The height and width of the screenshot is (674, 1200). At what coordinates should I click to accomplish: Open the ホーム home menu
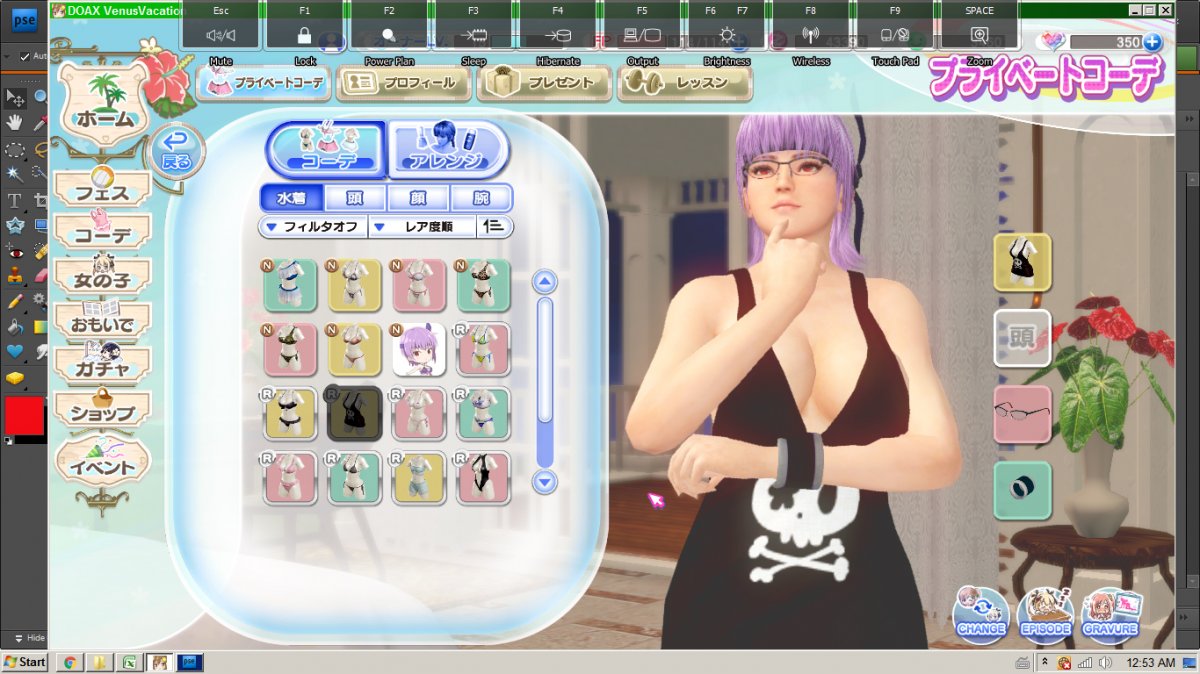coord(103,119)
